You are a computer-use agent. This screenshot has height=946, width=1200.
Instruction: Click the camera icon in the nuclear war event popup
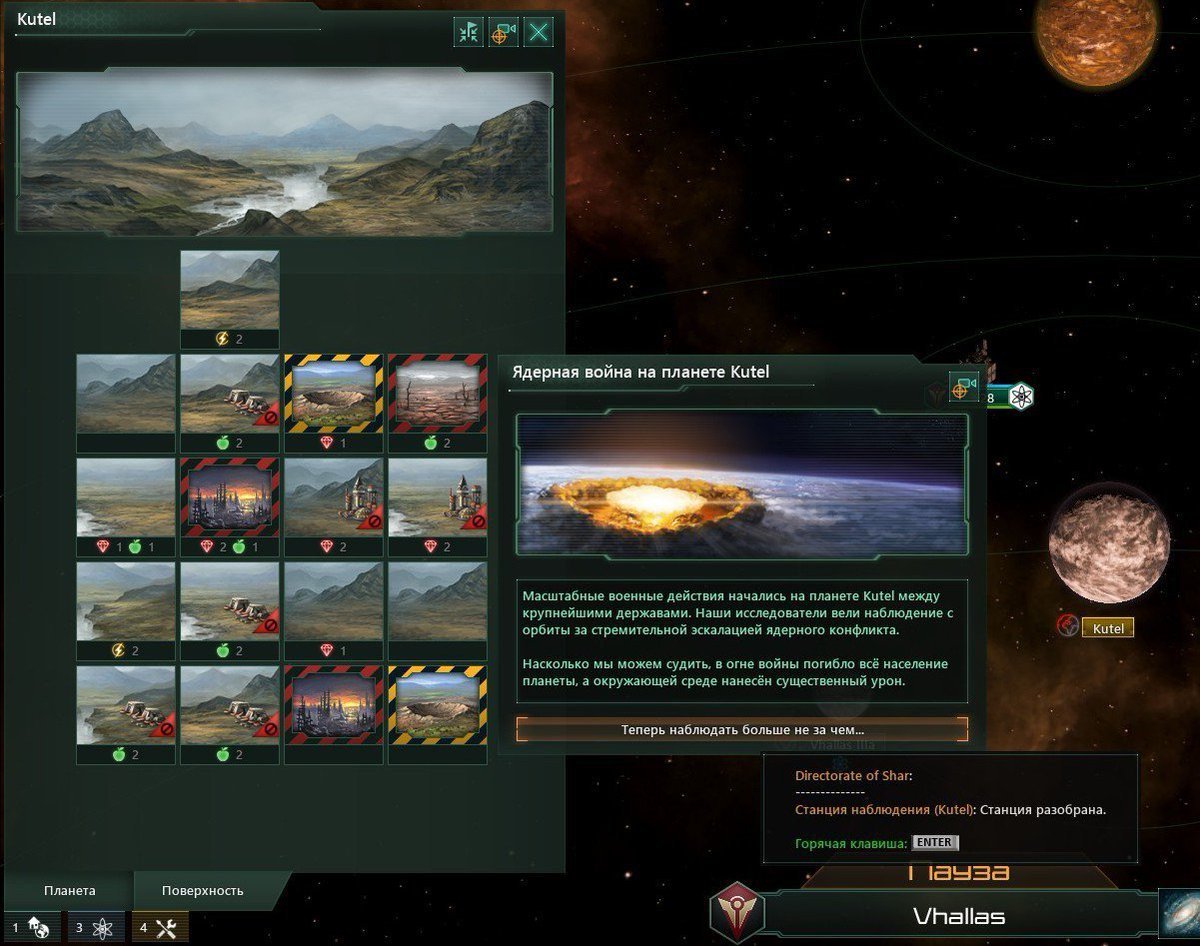[x=963, y=387]
